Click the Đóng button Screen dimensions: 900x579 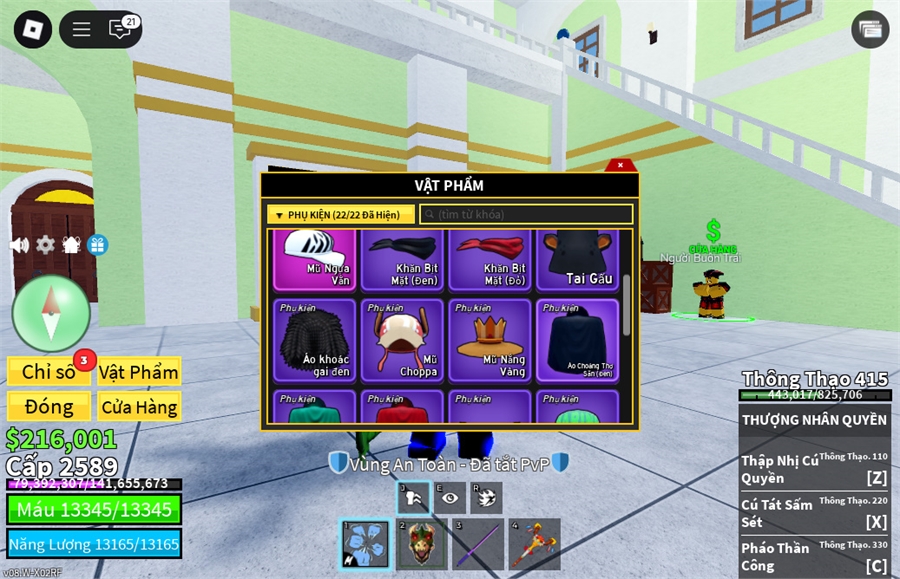(x=49, y=406)
